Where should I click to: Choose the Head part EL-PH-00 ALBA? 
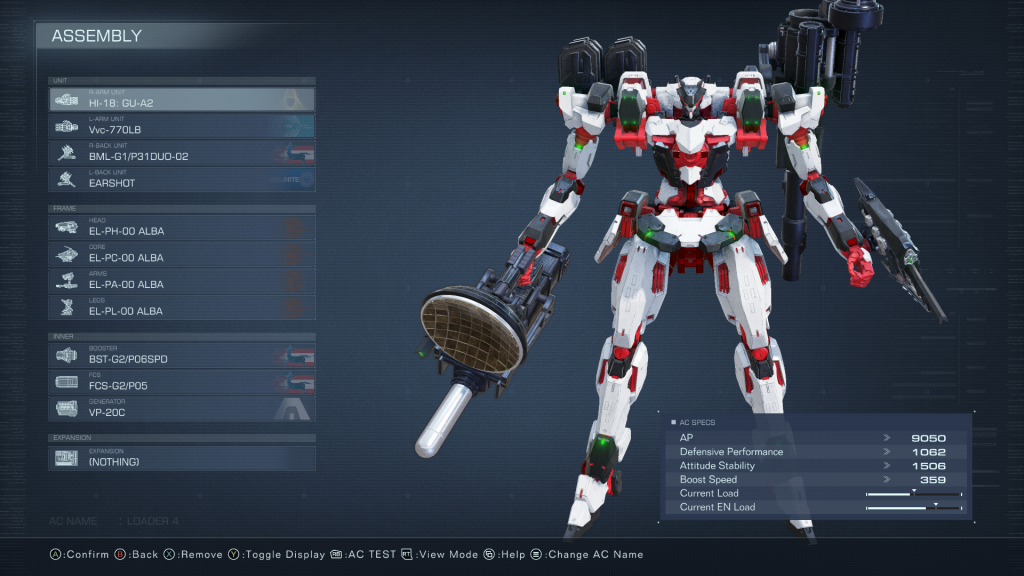pyautogui.click(x=182, y=228)
